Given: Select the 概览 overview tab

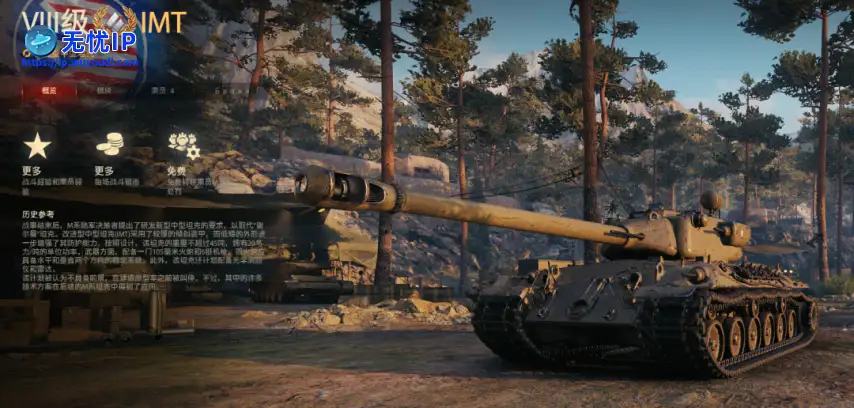Looking at the screenshot, I should click(50, 90).
